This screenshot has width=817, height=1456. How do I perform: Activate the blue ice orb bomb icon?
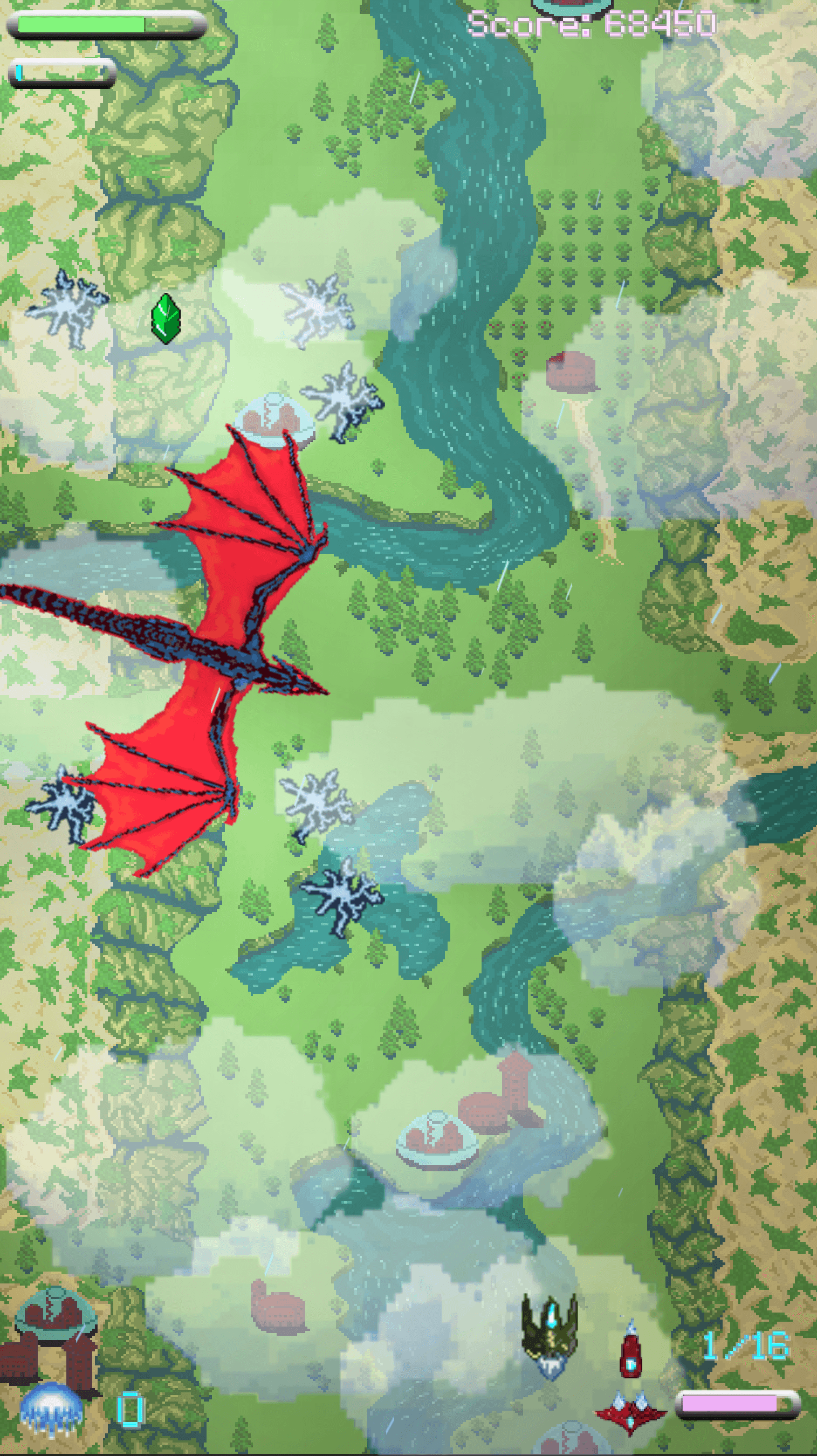51,1407
